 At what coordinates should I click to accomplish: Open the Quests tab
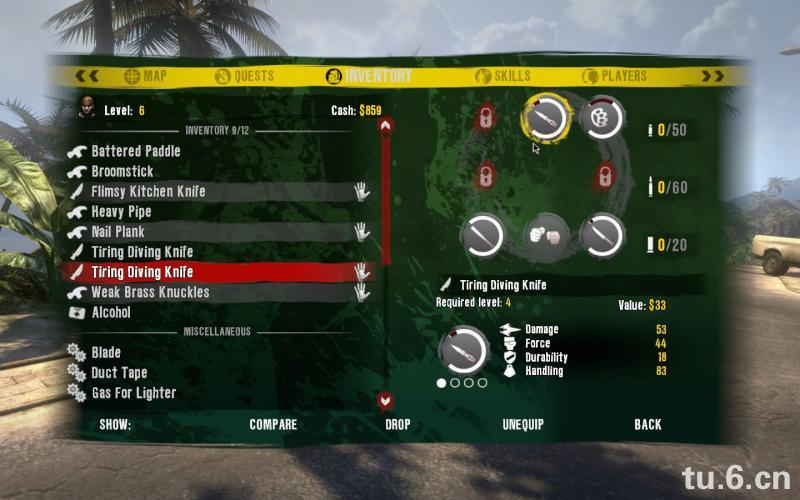244,76
